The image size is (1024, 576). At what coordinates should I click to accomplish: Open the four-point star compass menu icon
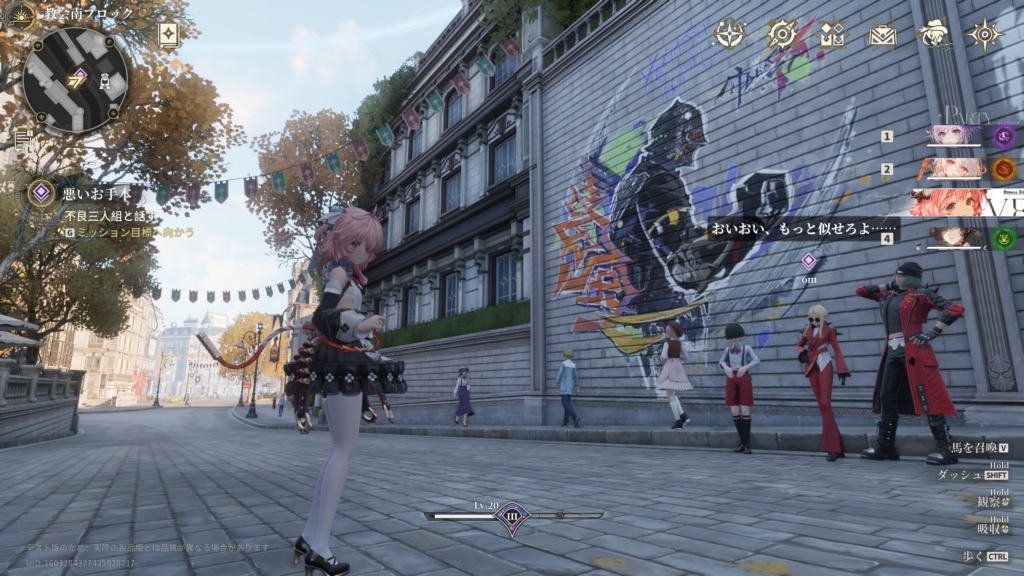(730, 34)
